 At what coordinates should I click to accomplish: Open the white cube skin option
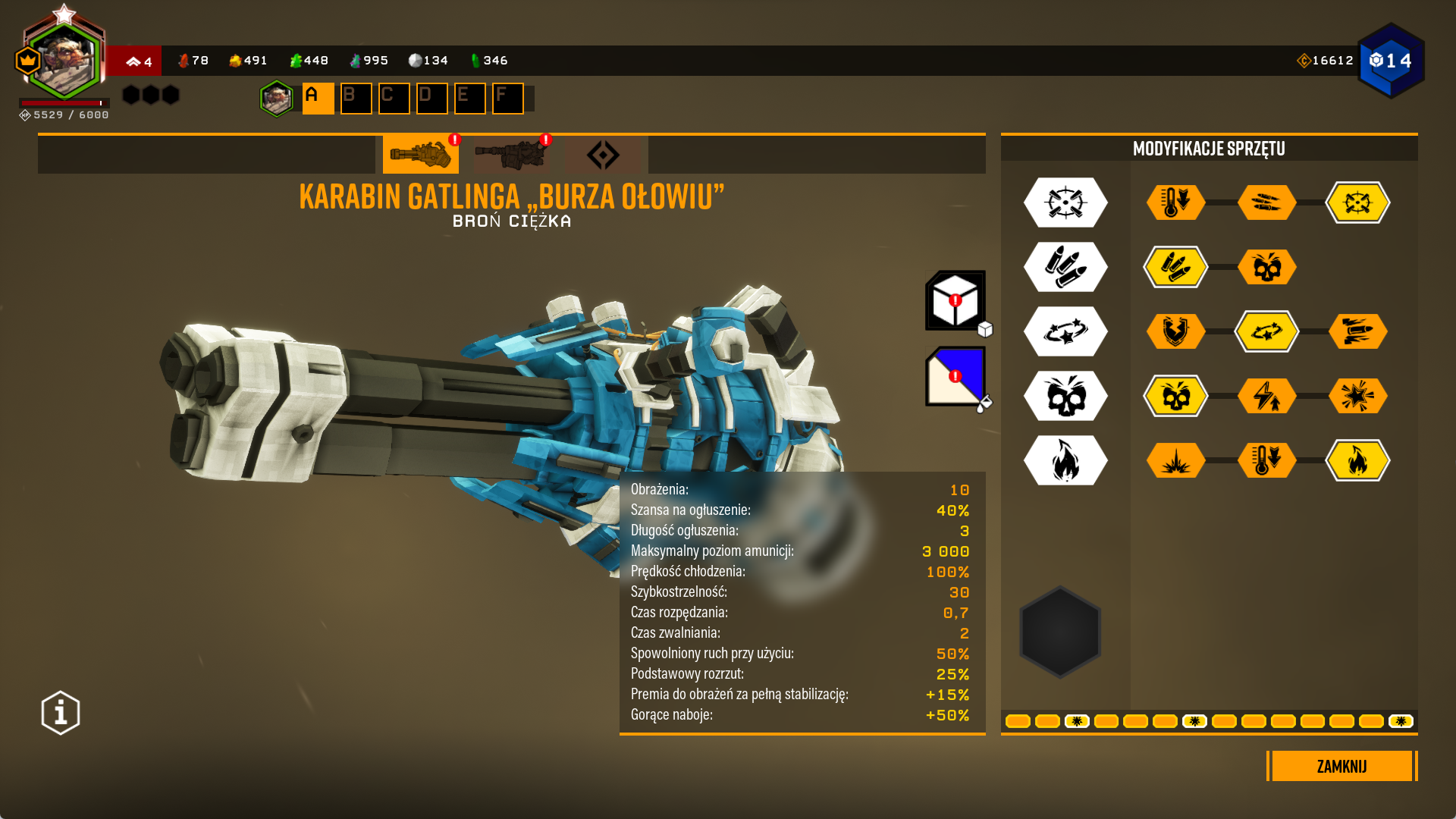pyautogui.click(x=955, y=300)
